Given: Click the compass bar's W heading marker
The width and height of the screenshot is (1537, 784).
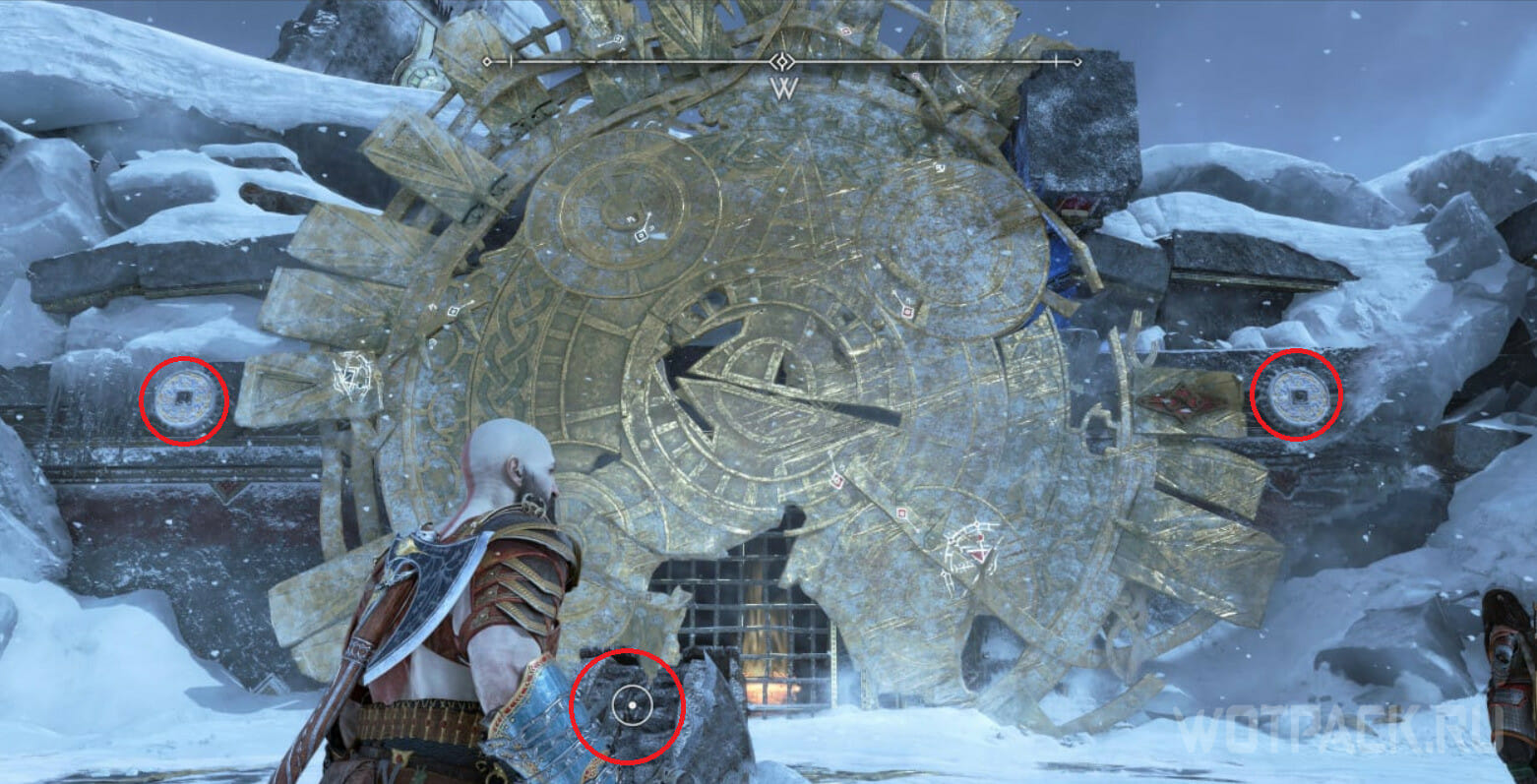Looking at the screenshot, I should pyautogui.click(x=783, y=88).
